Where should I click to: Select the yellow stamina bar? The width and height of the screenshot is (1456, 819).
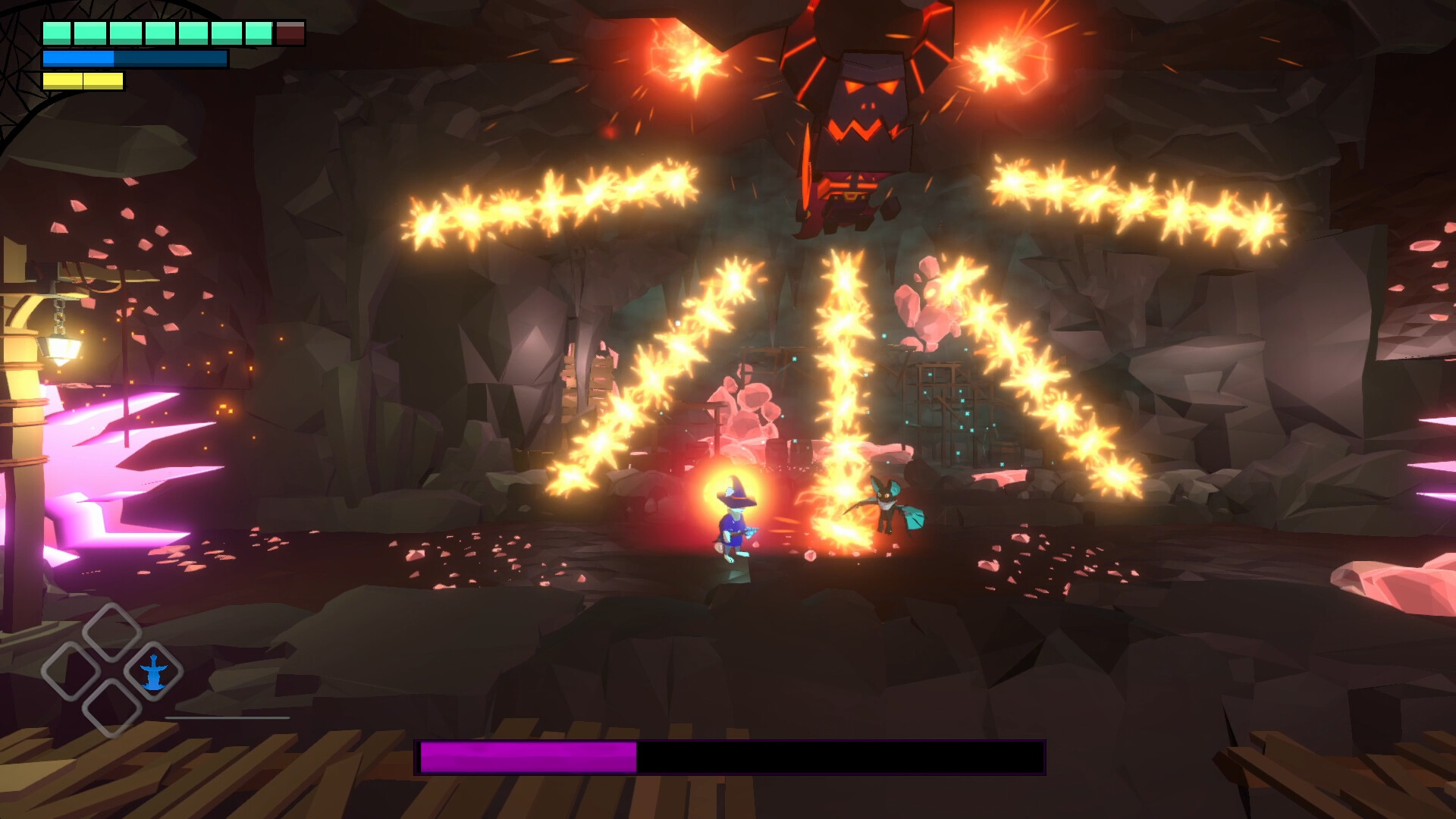pos(83,80)
